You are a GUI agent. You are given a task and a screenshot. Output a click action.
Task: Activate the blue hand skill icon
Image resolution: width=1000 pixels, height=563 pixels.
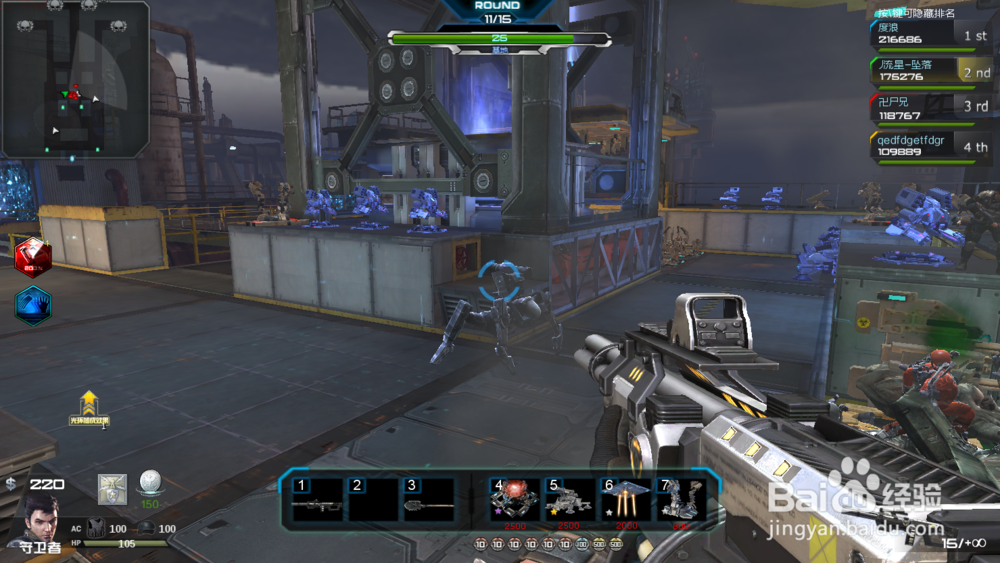pyautogui.click(x=33, y=306)
